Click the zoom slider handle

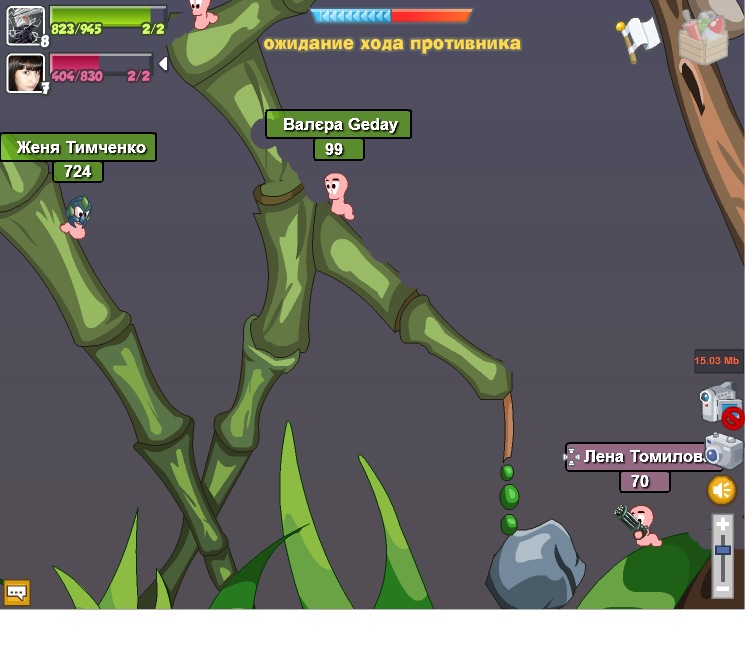pos(723,551)
